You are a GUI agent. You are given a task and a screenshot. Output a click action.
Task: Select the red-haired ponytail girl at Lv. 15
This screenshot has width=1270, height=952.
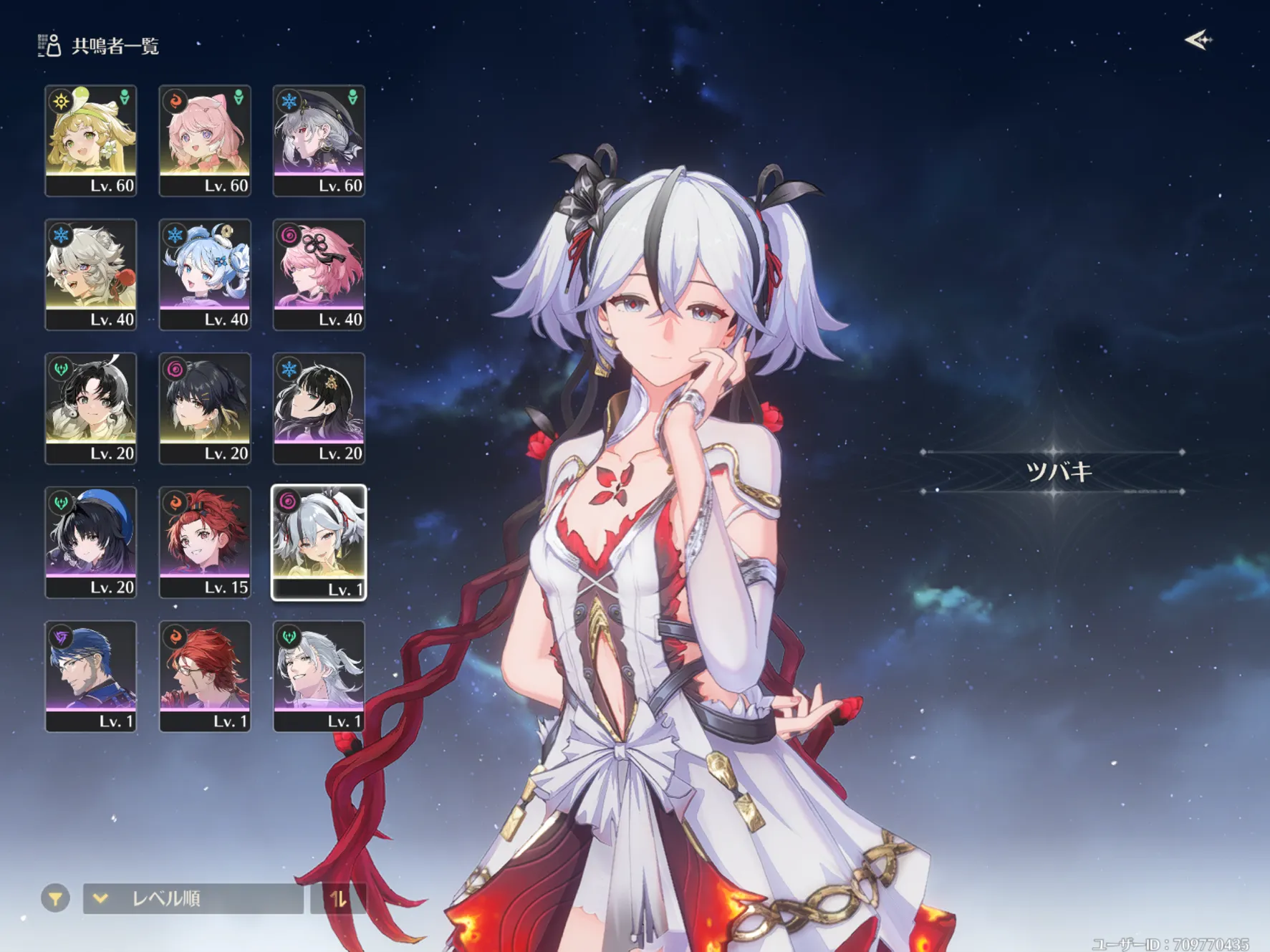(205, 542)
